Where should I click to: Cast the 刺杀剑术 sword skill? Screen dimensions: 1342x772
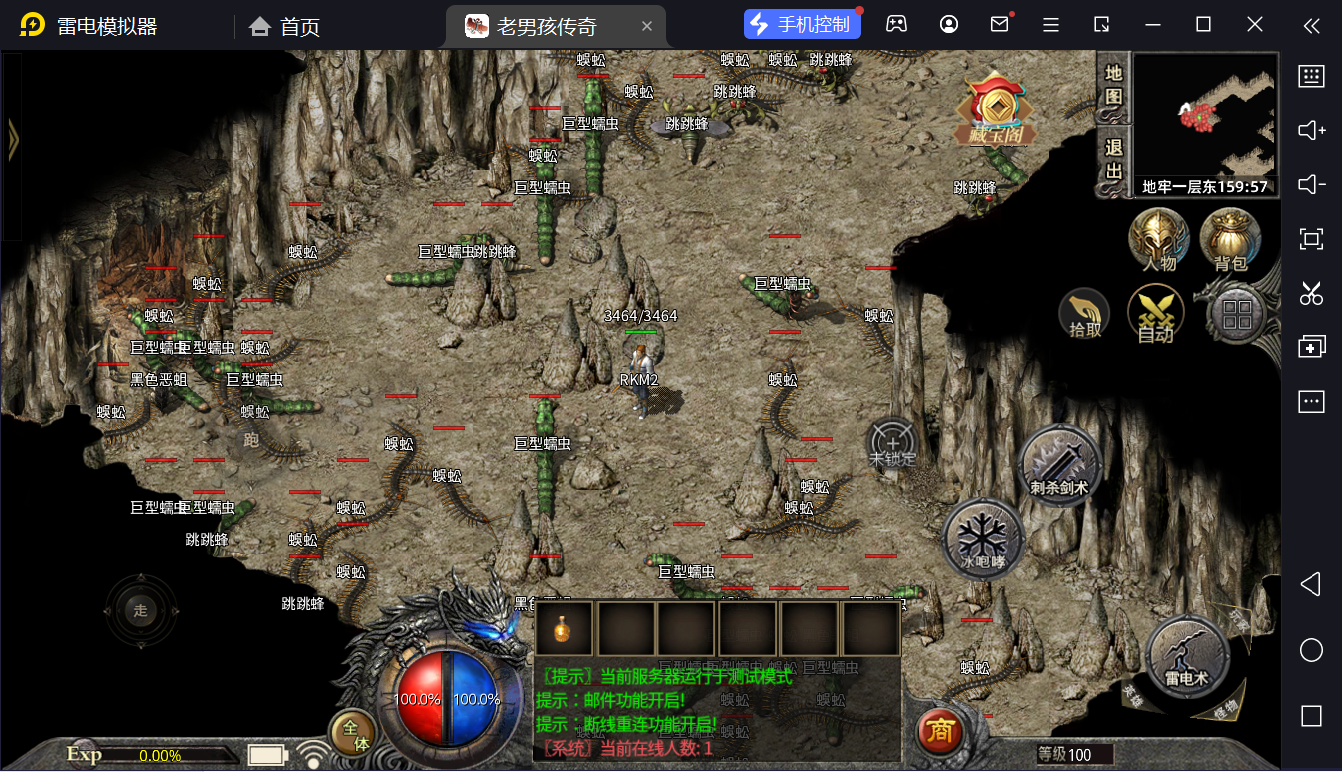[x=1060, y=466]
